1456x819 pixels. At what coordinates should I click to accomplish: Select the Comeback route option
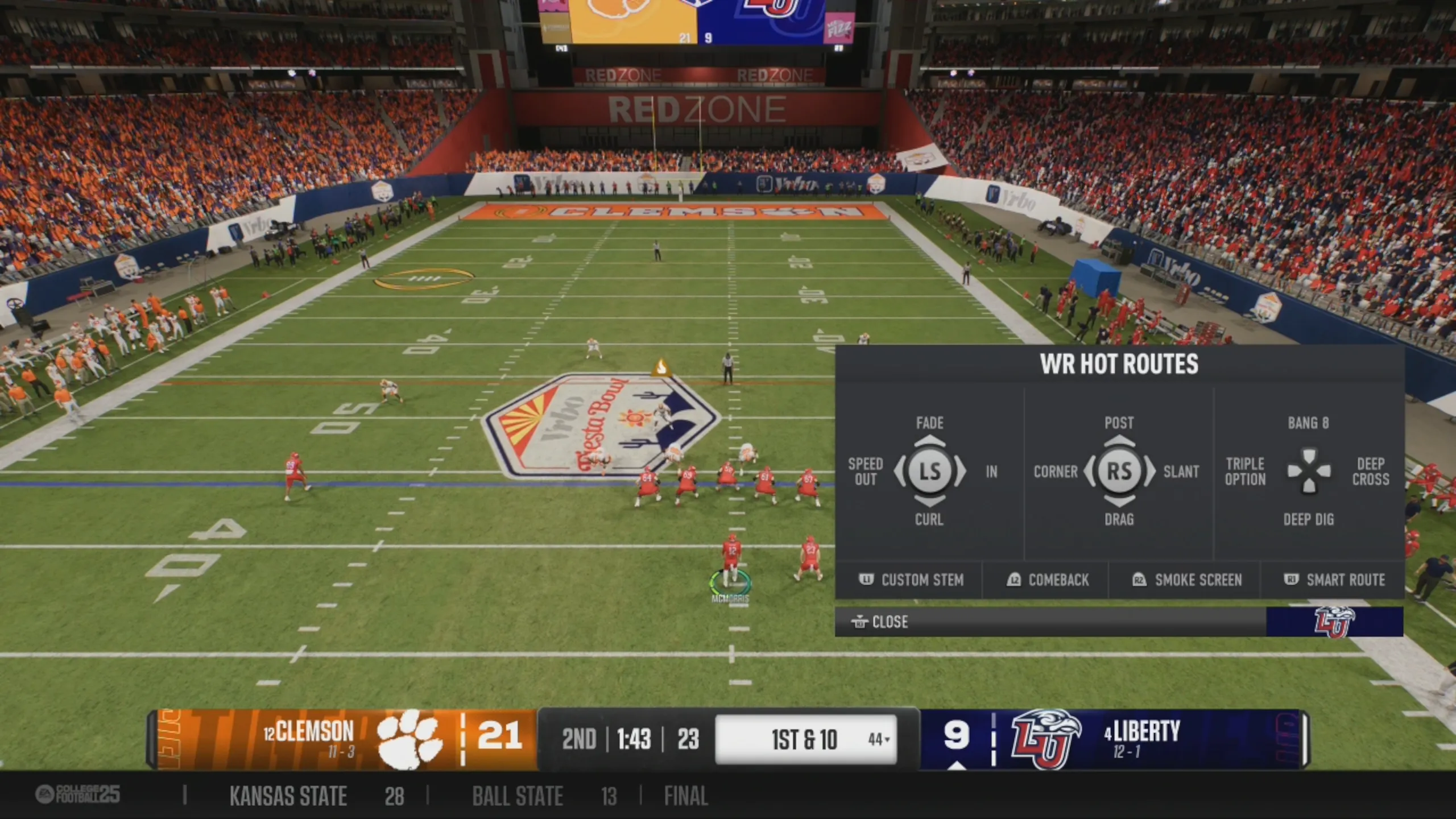[x=1048, y=580]
